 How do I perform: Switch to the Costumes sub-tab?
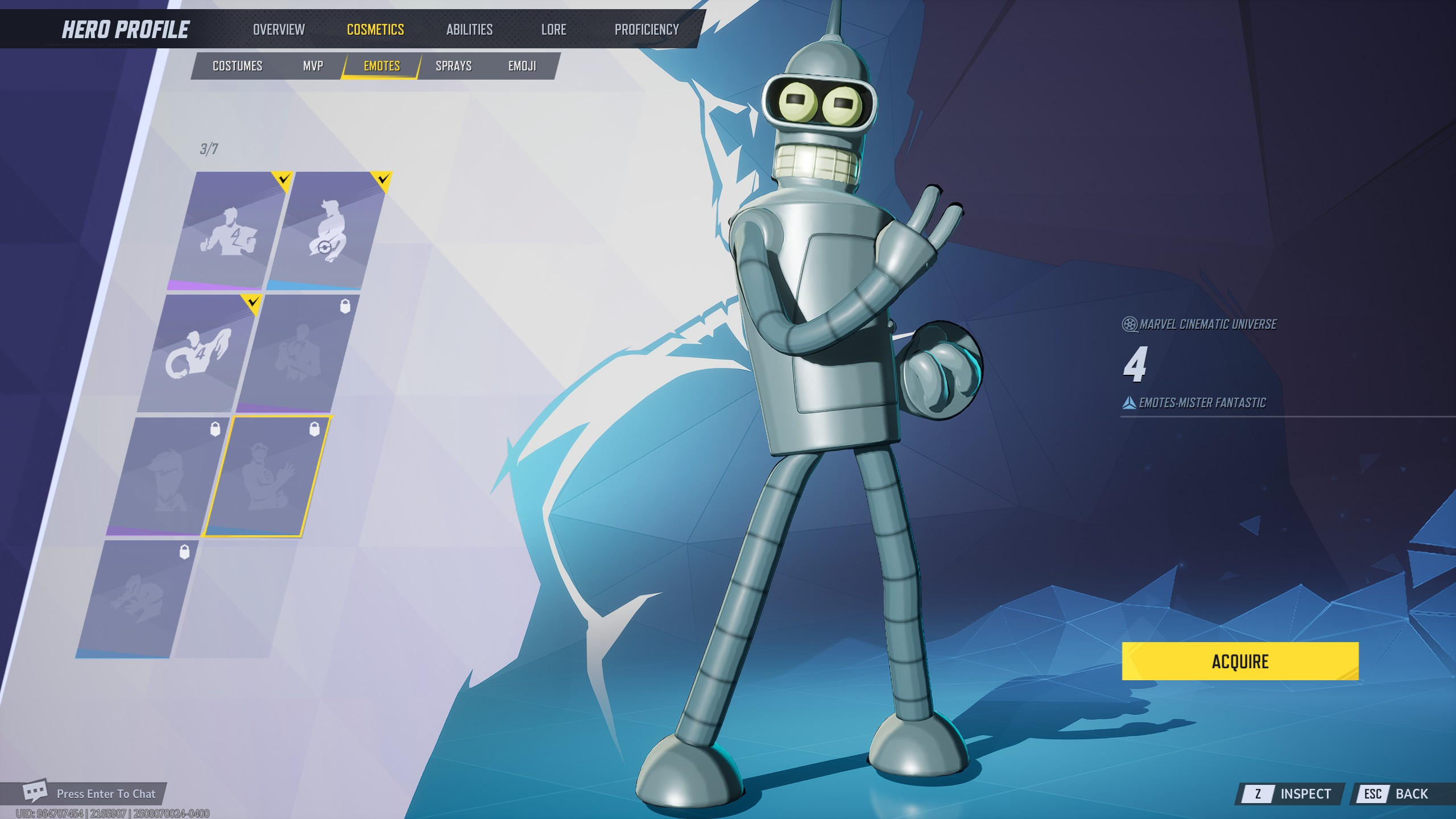(x=237, y=65)
